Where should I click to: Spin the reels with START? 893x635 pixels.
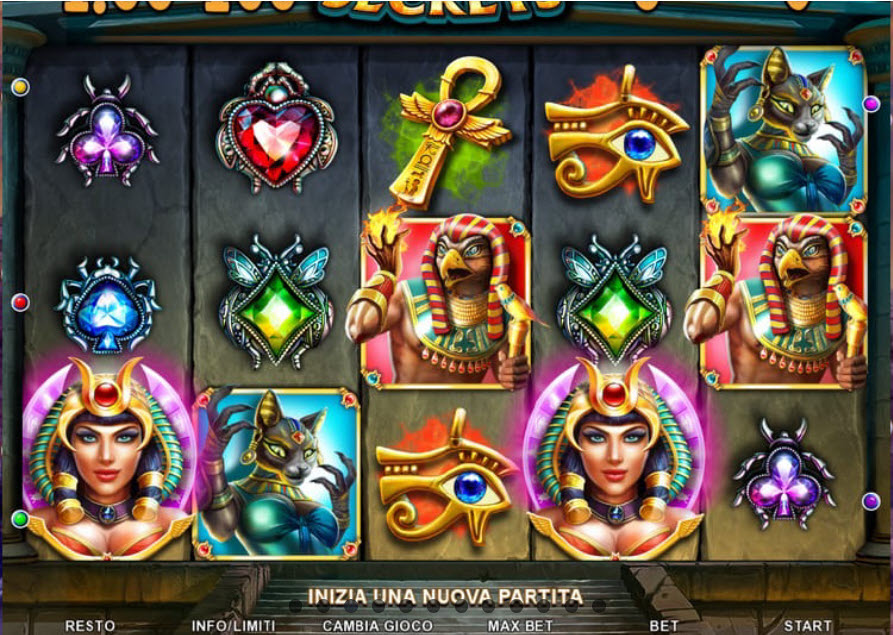pyautogui.click(x=807, y=626)
